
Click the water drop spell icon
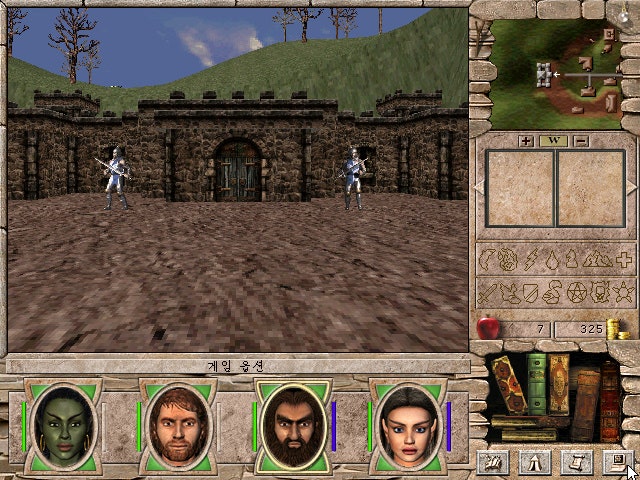pos(552,261)
